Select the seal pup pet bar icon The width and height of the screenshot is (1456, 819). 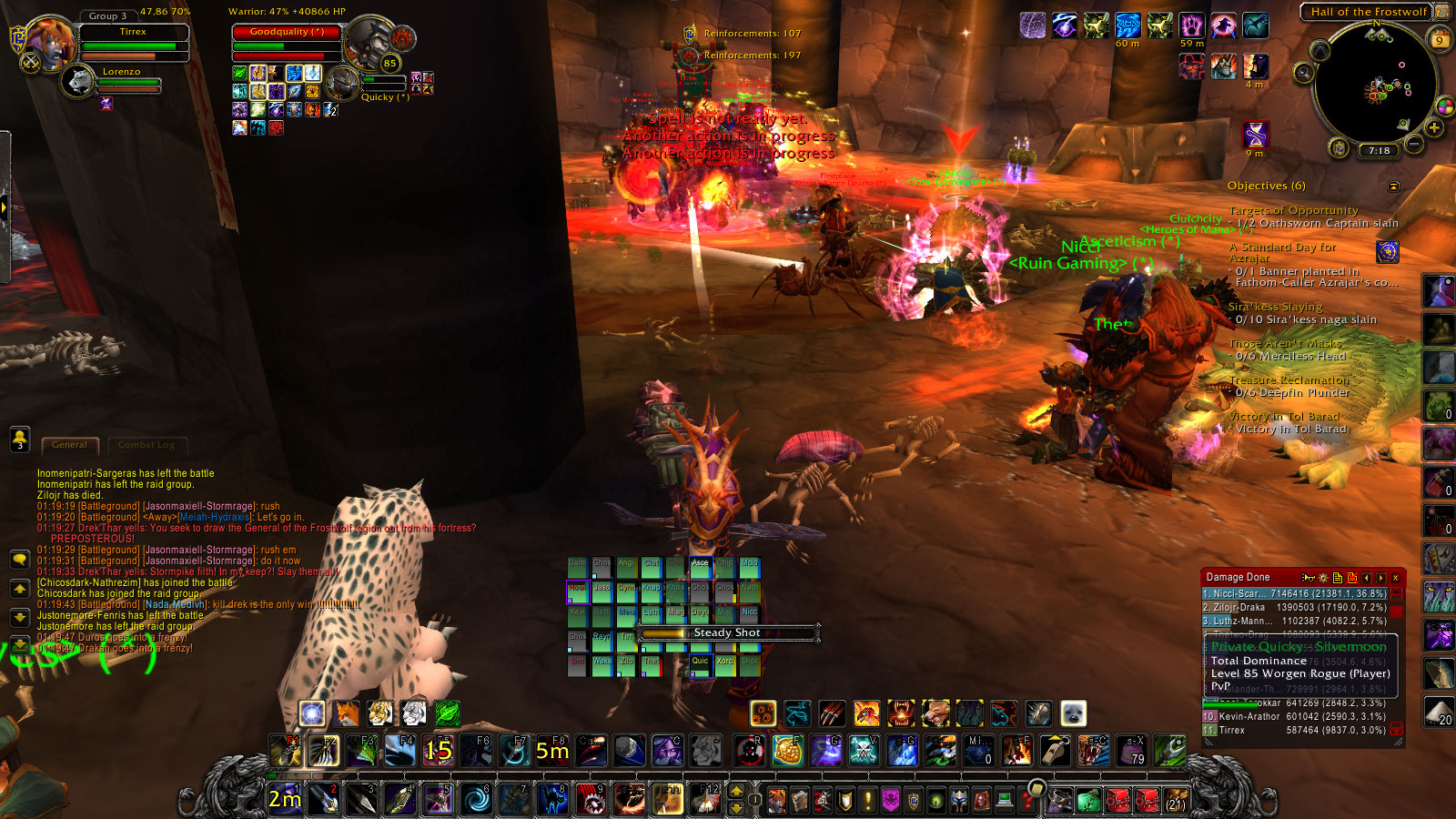tap(1073, 713)
